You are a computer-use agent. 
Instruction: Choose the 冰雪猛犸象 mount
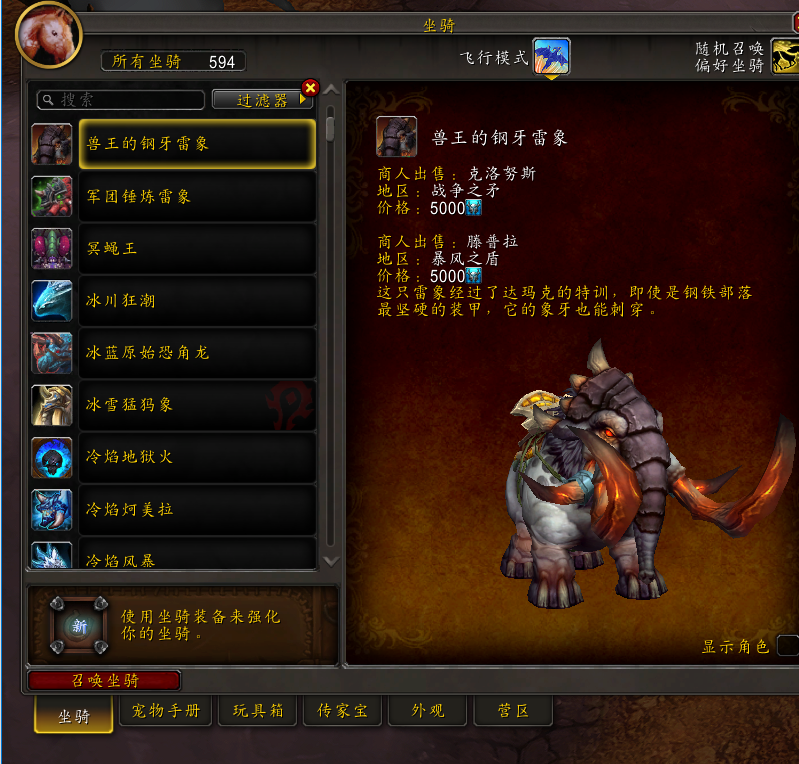(x=196, y=405)
